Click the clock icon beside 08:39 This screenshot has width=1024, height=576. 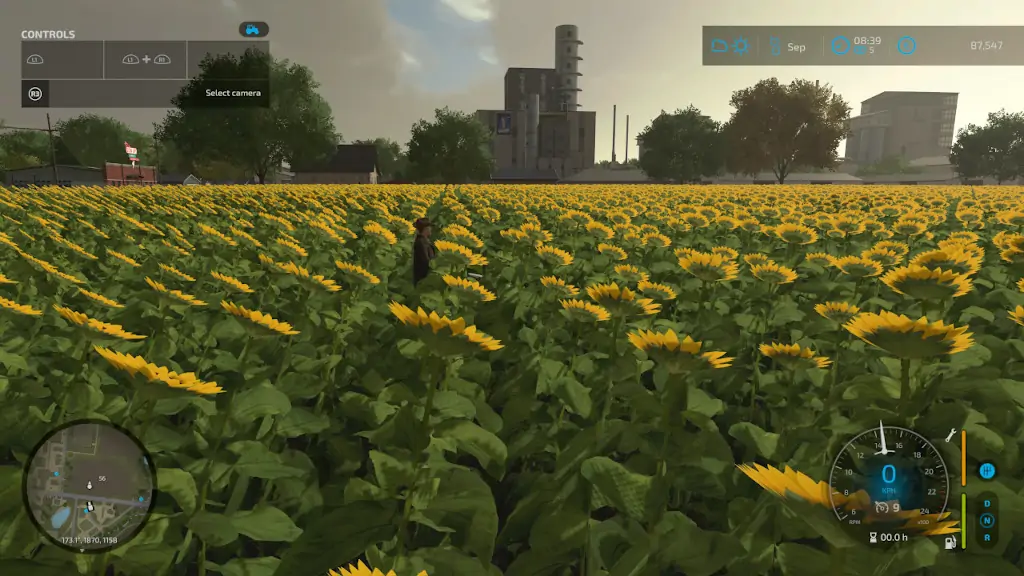pos(840,46)
